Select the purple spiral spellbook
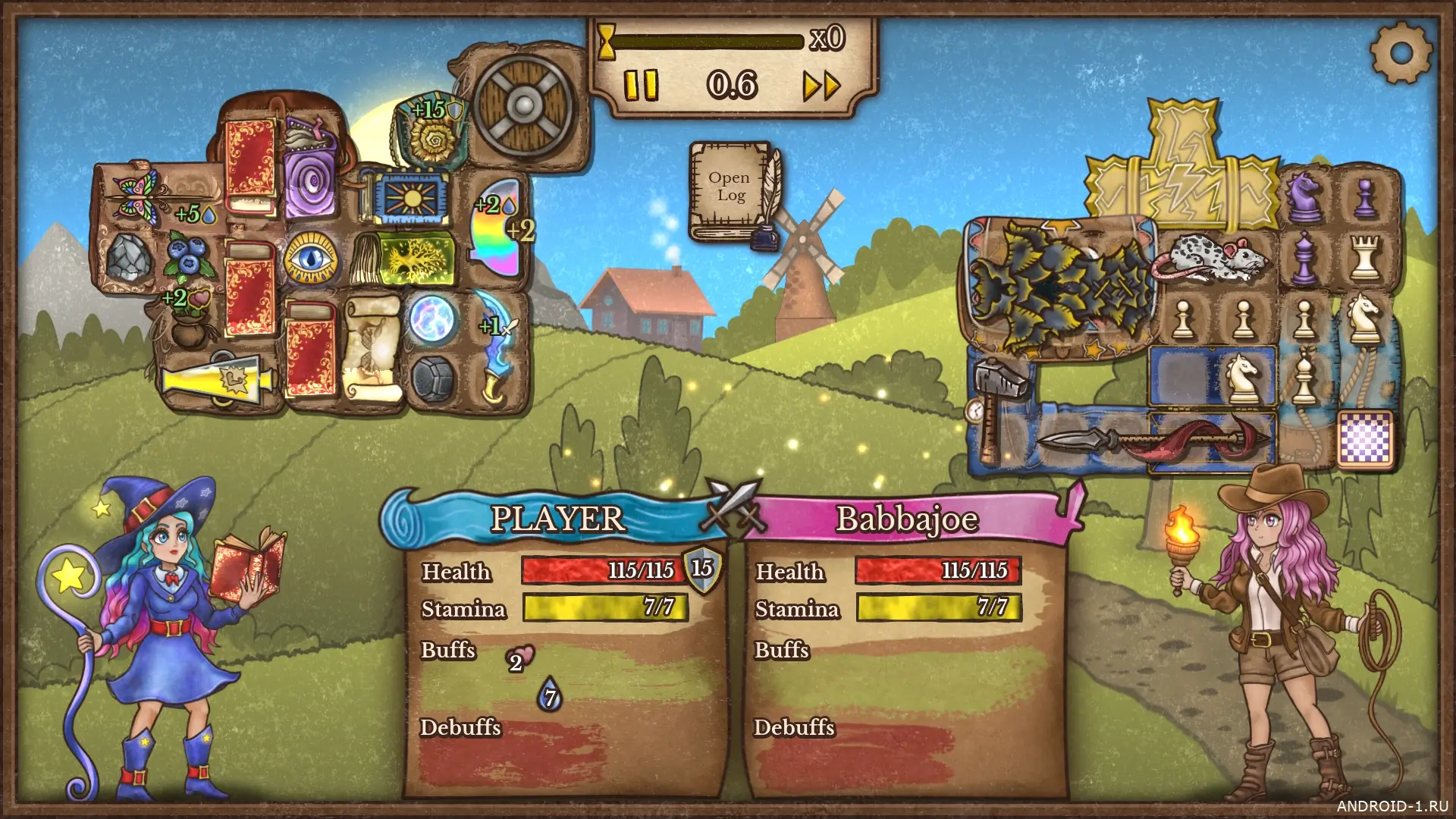 click(x=311, y=182)
